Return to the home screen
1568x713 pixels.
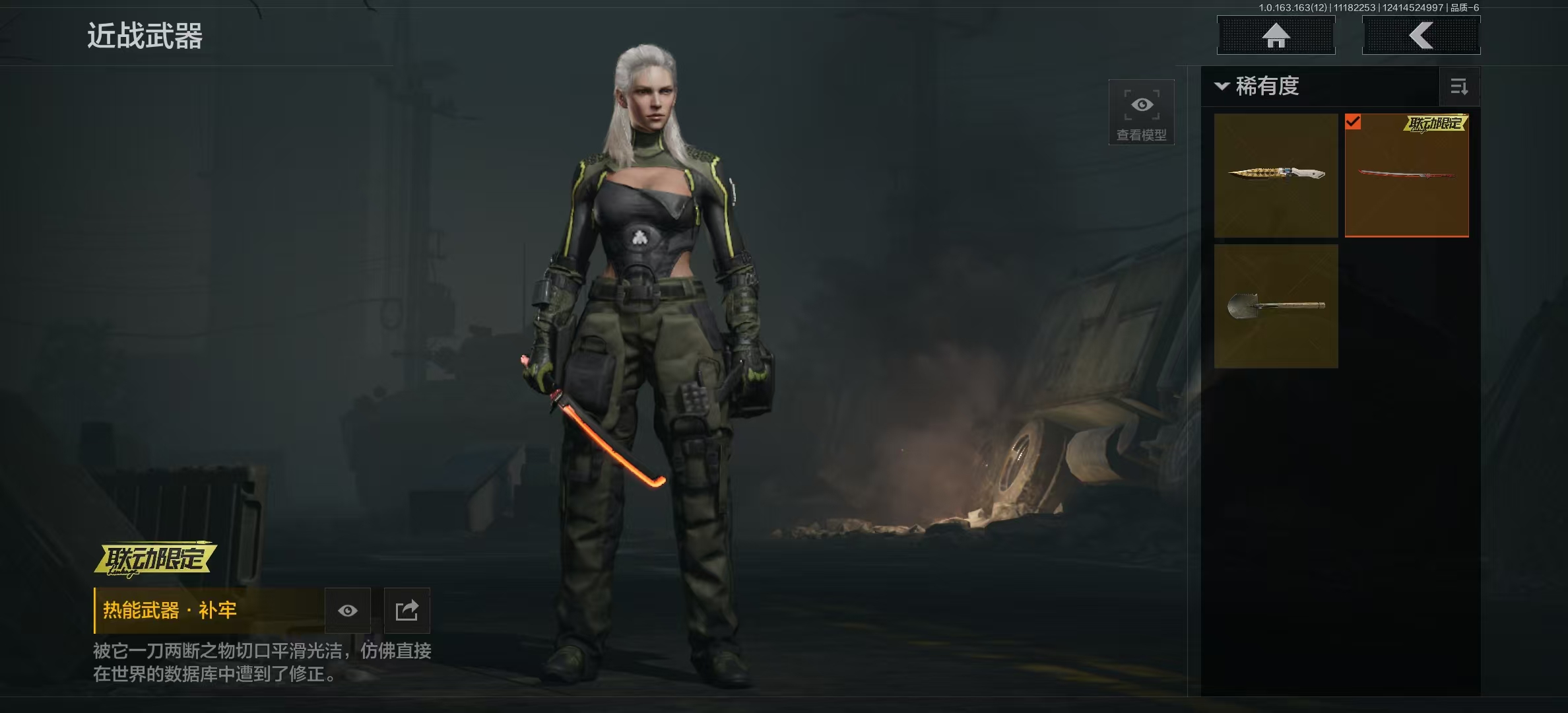1276,36
